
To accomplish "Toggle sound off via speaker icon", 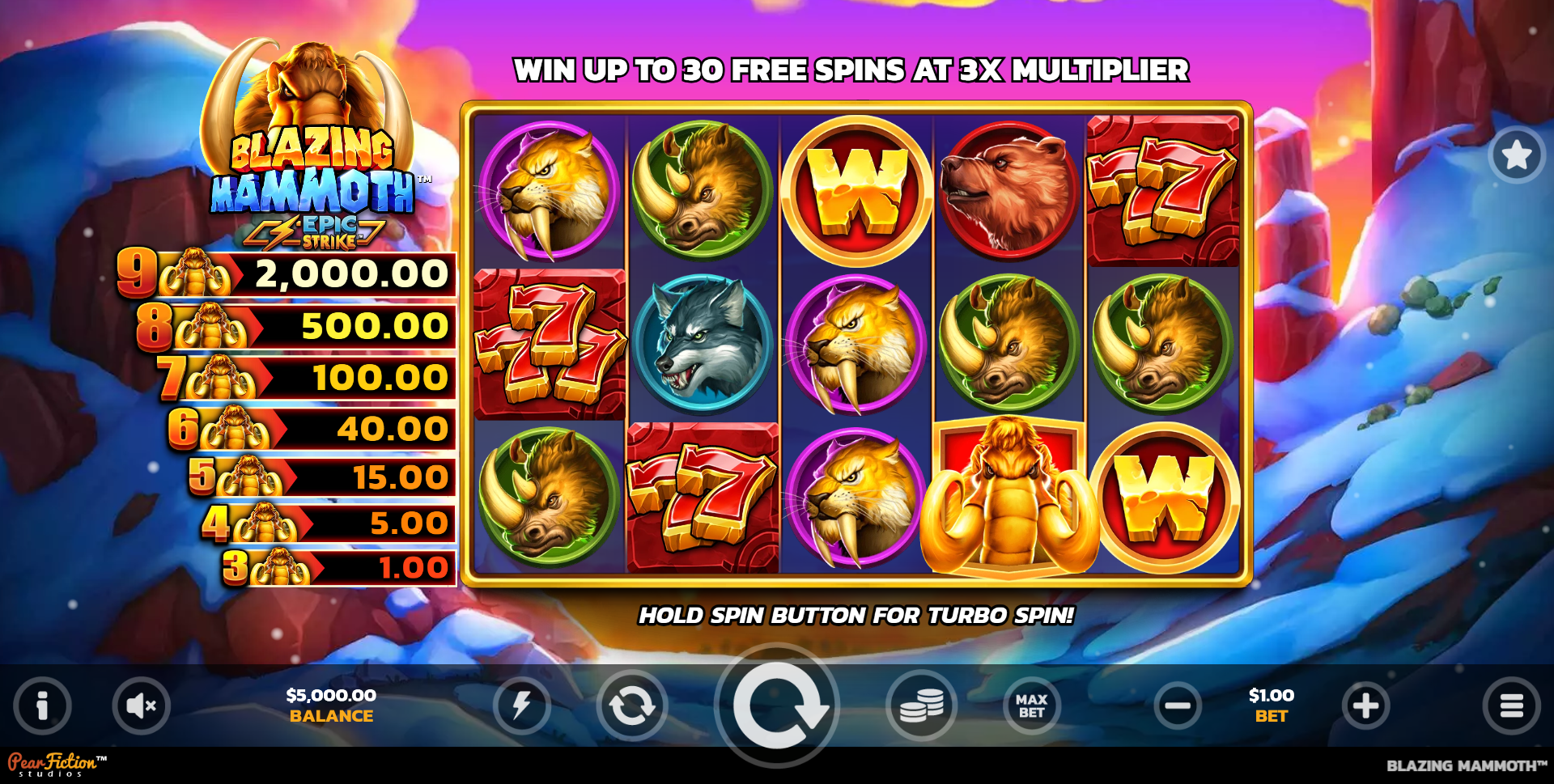I will [141, 705].
